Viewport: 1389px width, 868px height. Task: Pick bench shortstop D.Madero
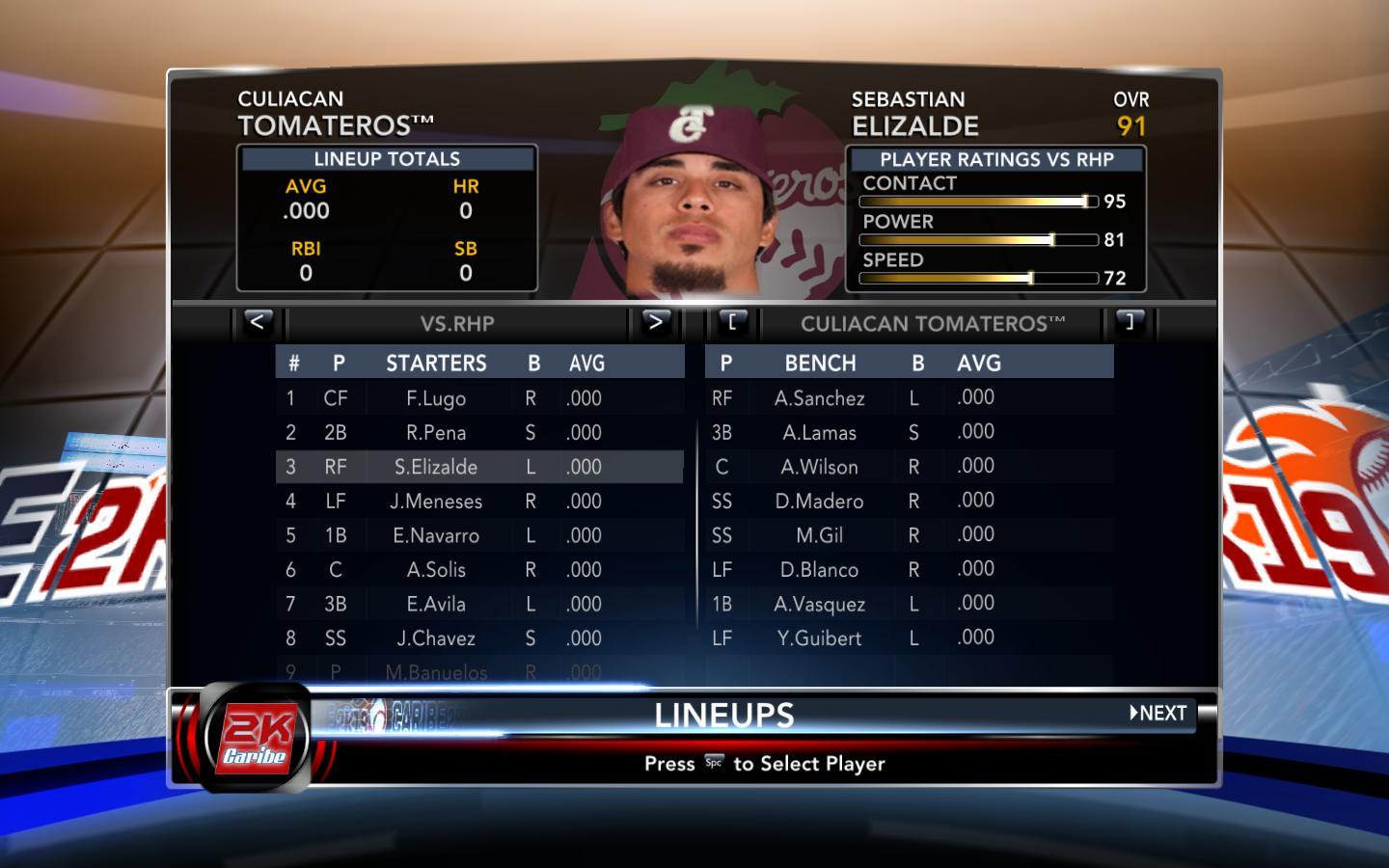[x=820, y=502]
